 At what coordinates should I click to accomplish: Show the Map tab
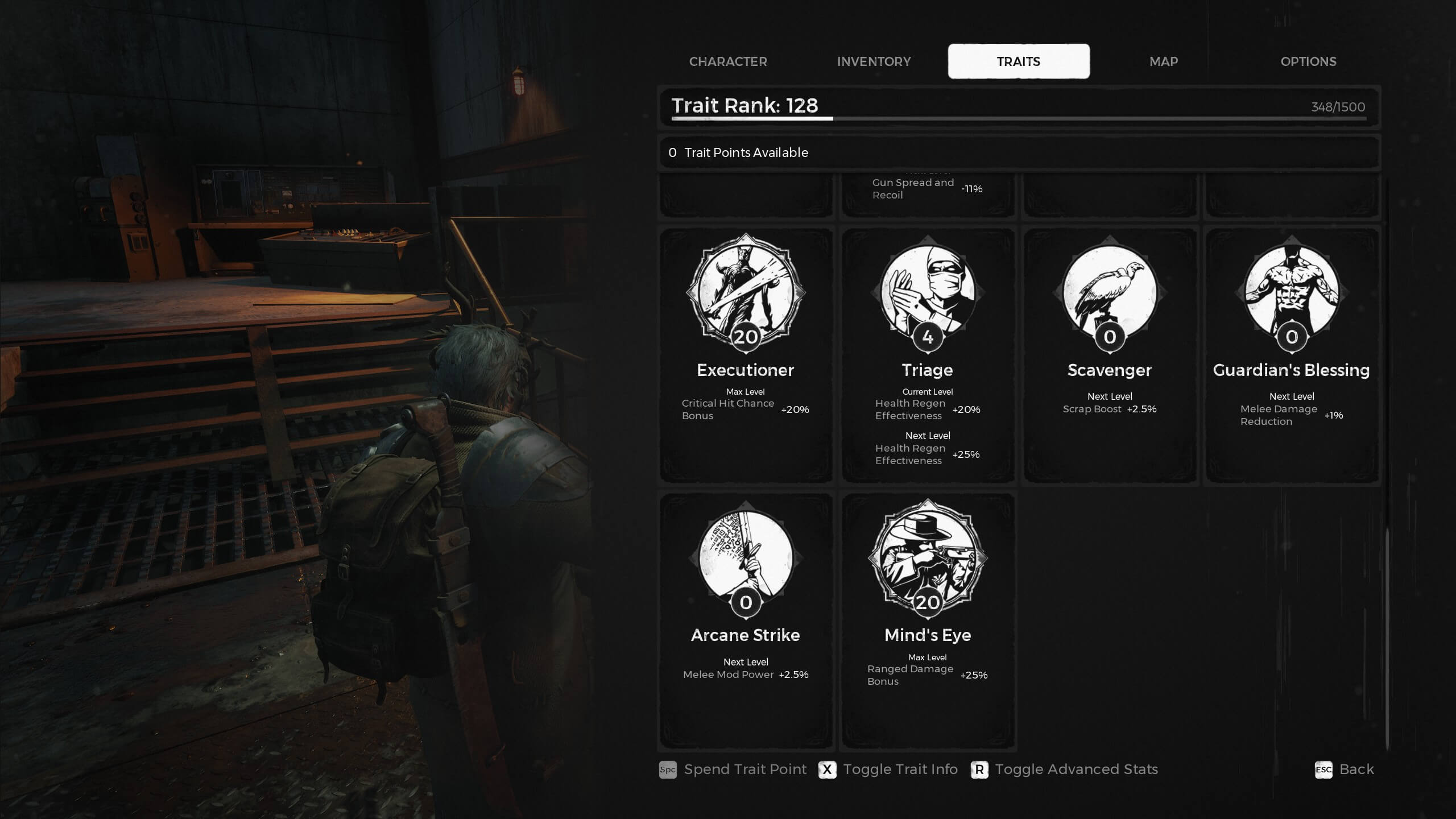[1164, 61]
